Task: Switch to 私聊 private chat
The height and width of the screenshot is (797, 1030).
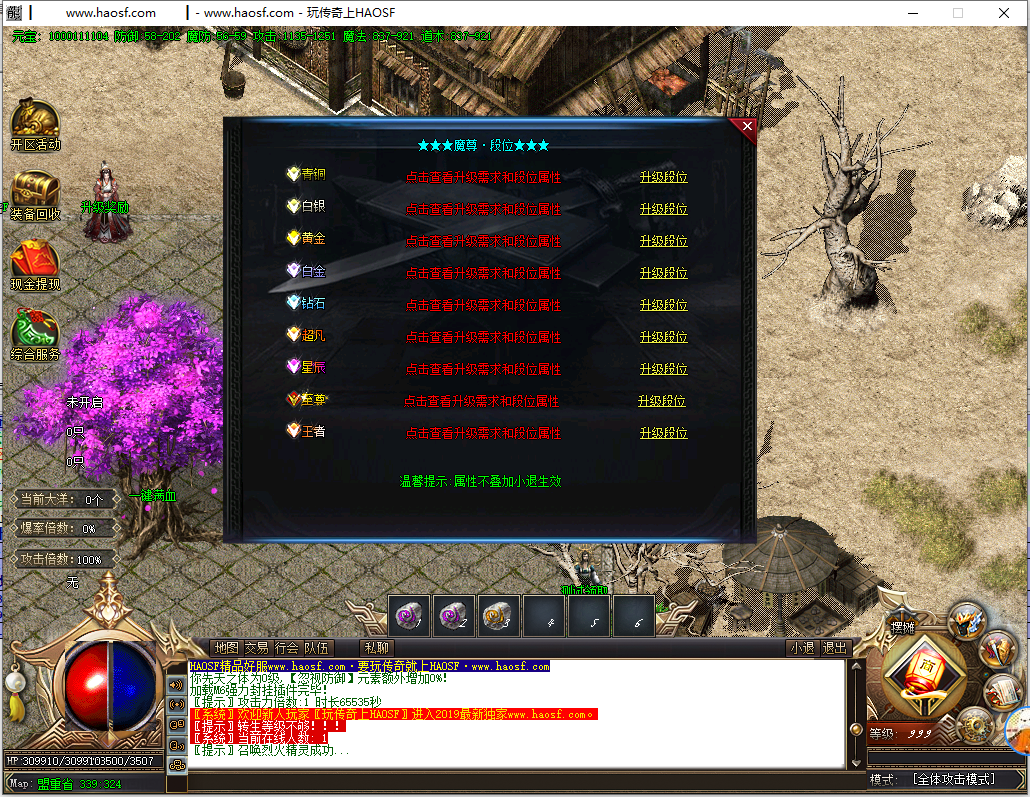Action: coord(377,648)
